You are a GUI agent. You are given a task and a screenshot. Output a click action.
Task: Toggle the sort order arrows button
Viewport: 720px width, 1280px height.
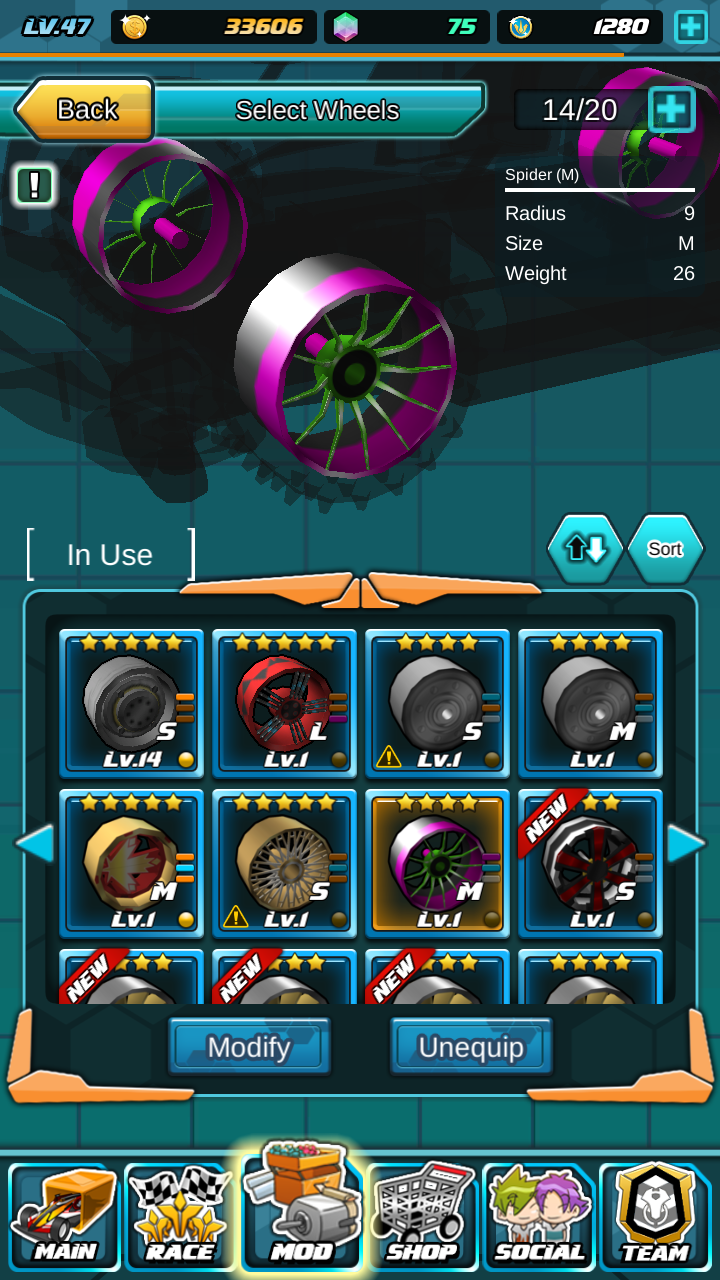(x=585, y=548)
